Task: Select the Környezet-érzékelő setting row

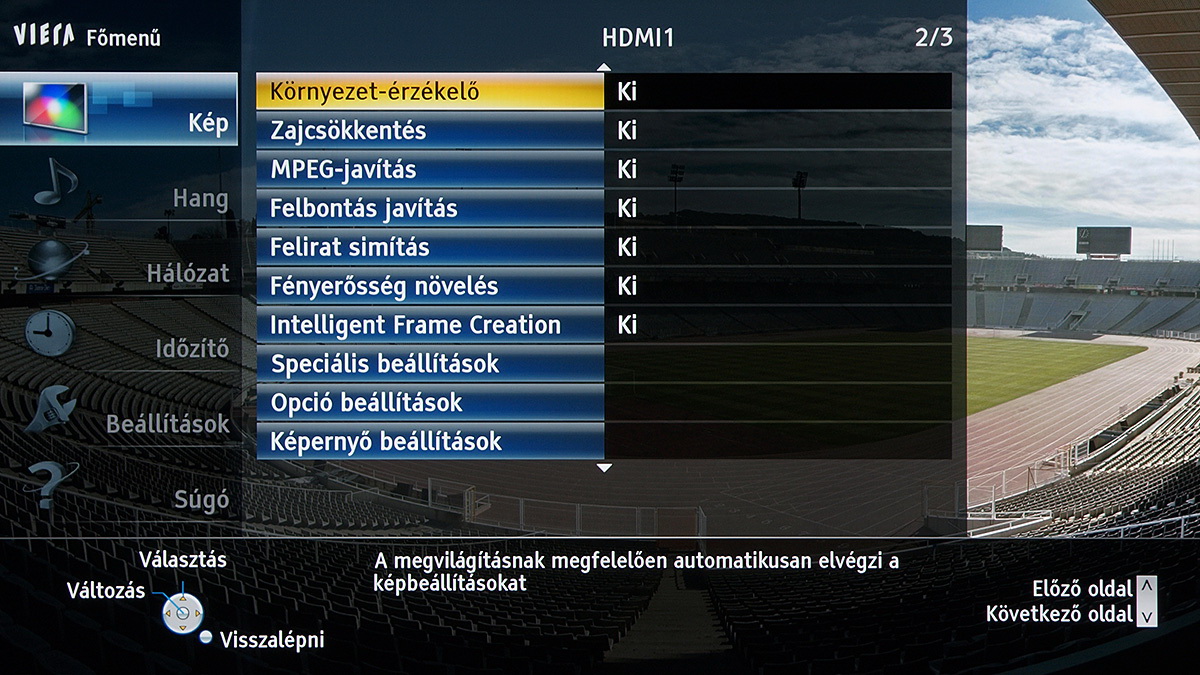Action: tap(430, 92)
